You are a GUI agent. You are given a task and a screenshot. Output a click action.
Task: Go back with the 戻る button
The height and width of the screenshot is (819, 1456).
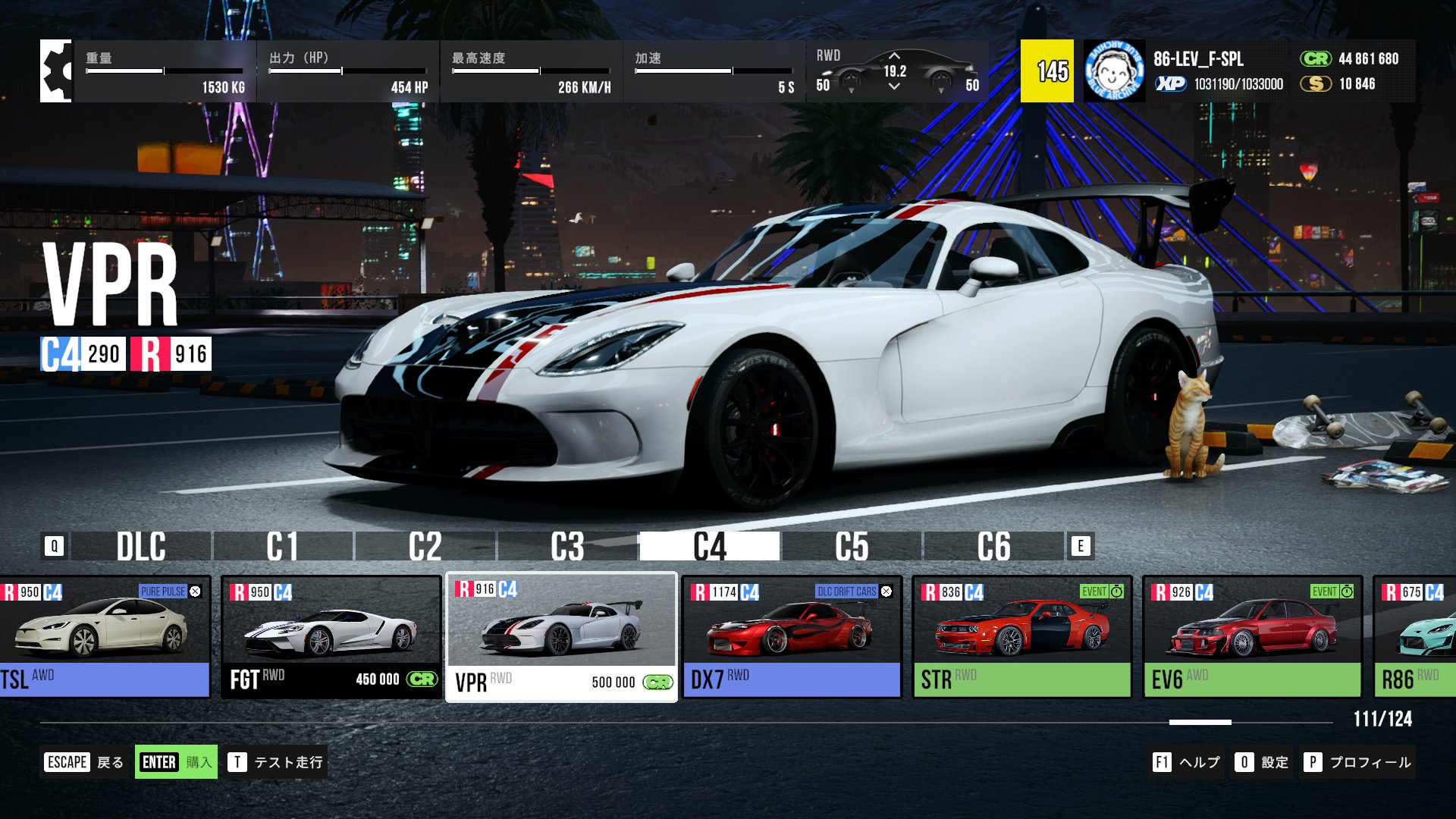tap(84, 762)
